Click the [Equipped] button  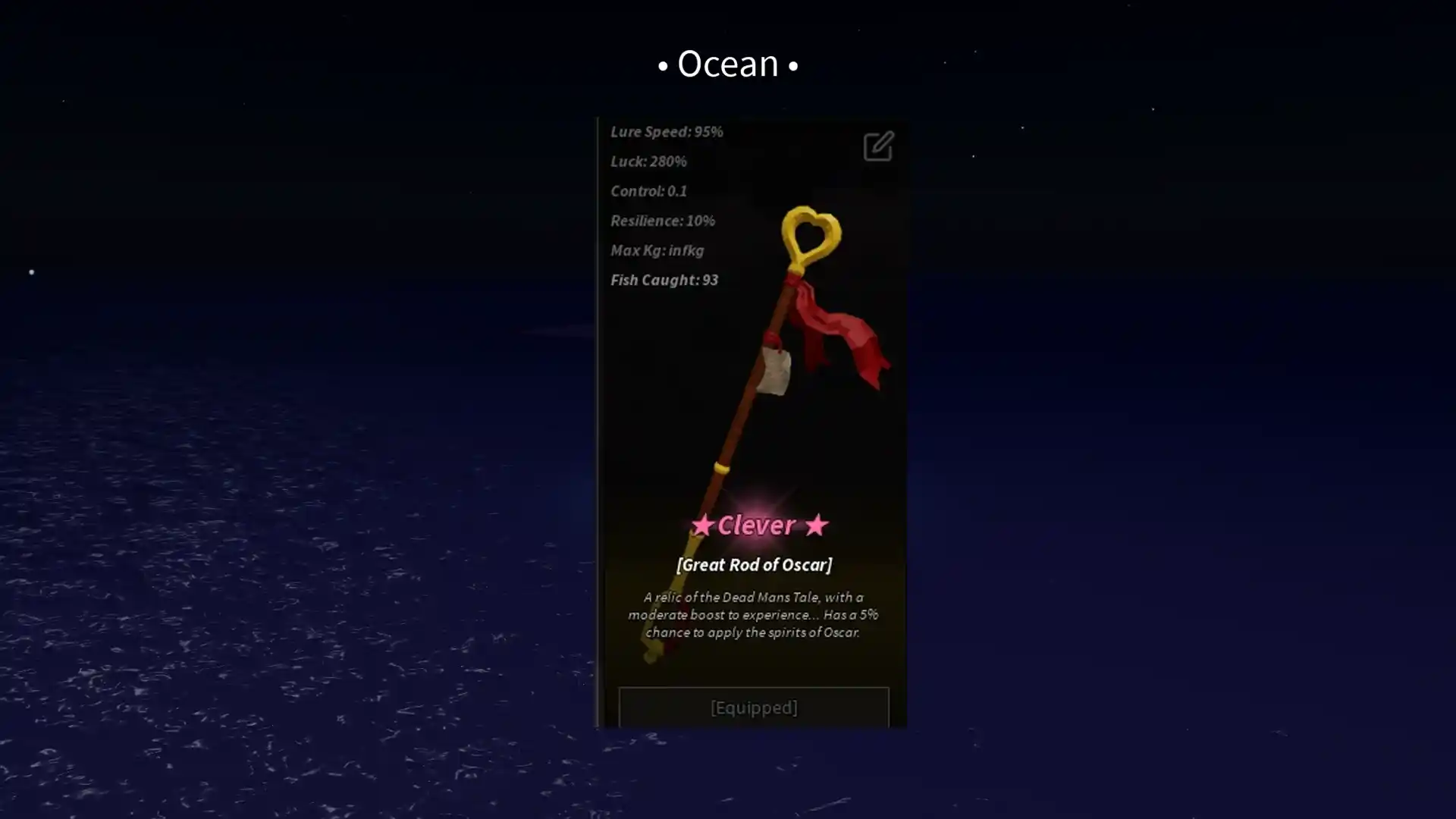753,707
